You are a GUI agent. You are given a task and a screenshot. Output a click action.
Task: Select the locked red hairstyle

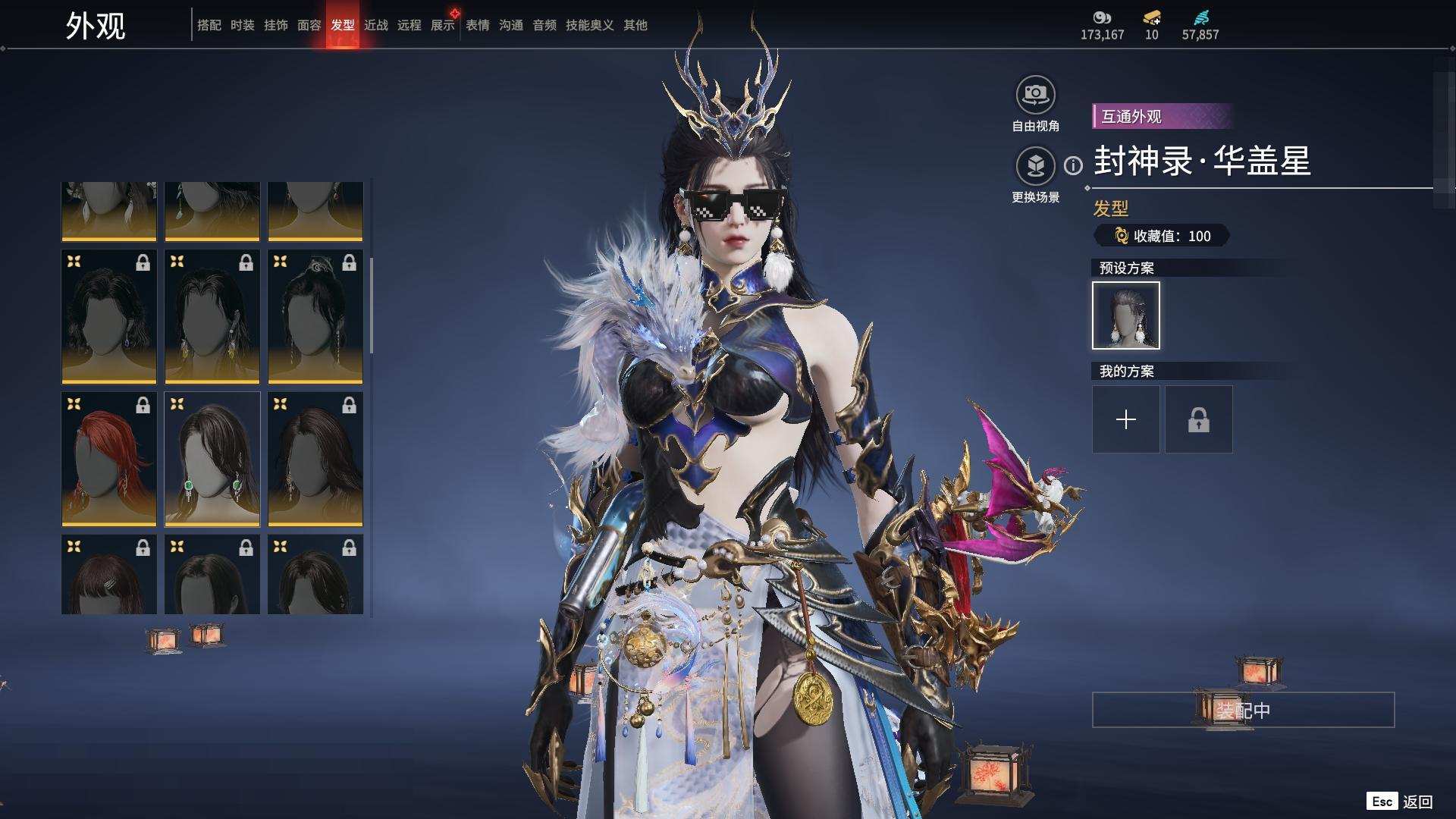[108, 459]
